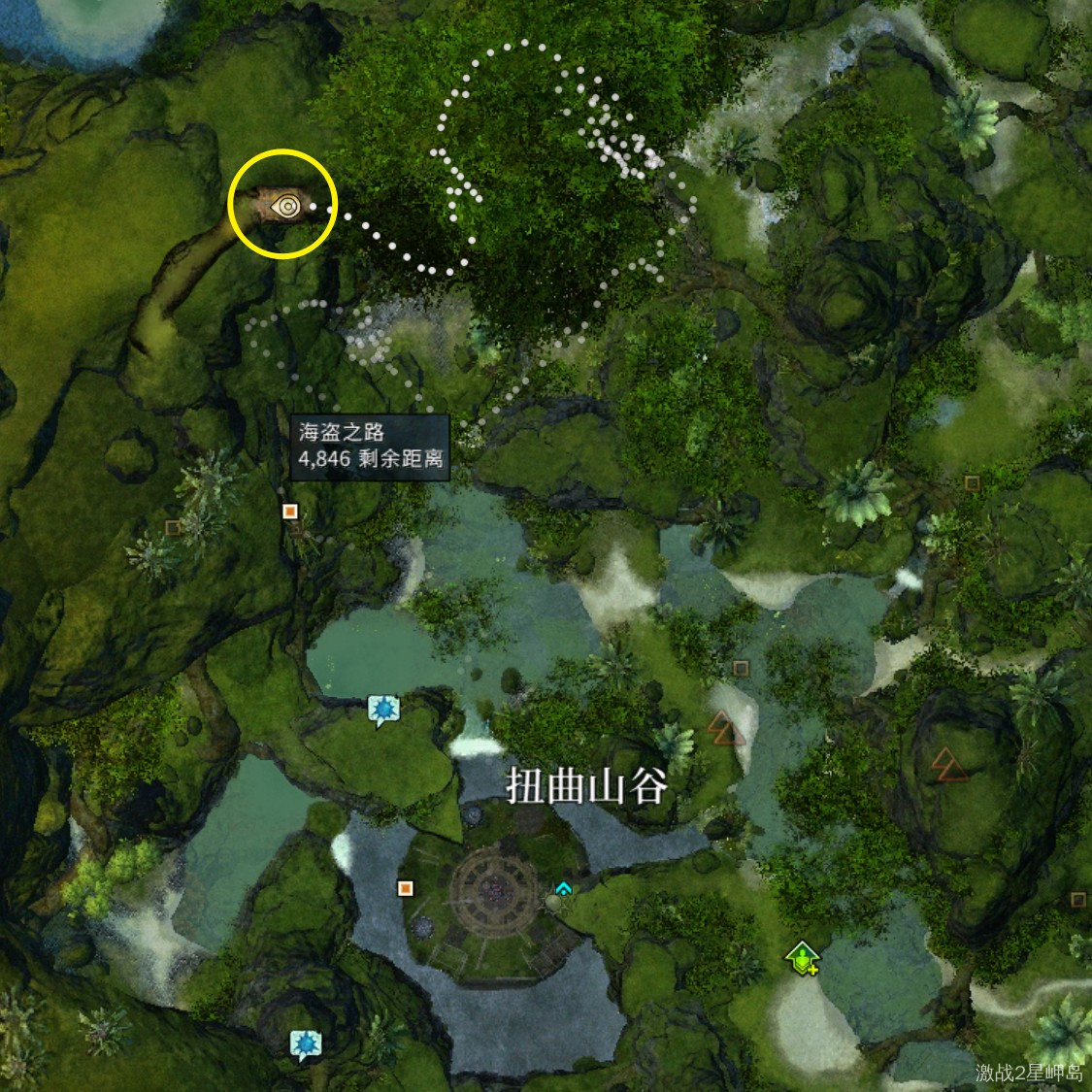Image resolution: width=1092 pixels, height=1092 pixels.
Task: Click the eye marker inside the yellow circle
Action: click(x=286, y=206)
